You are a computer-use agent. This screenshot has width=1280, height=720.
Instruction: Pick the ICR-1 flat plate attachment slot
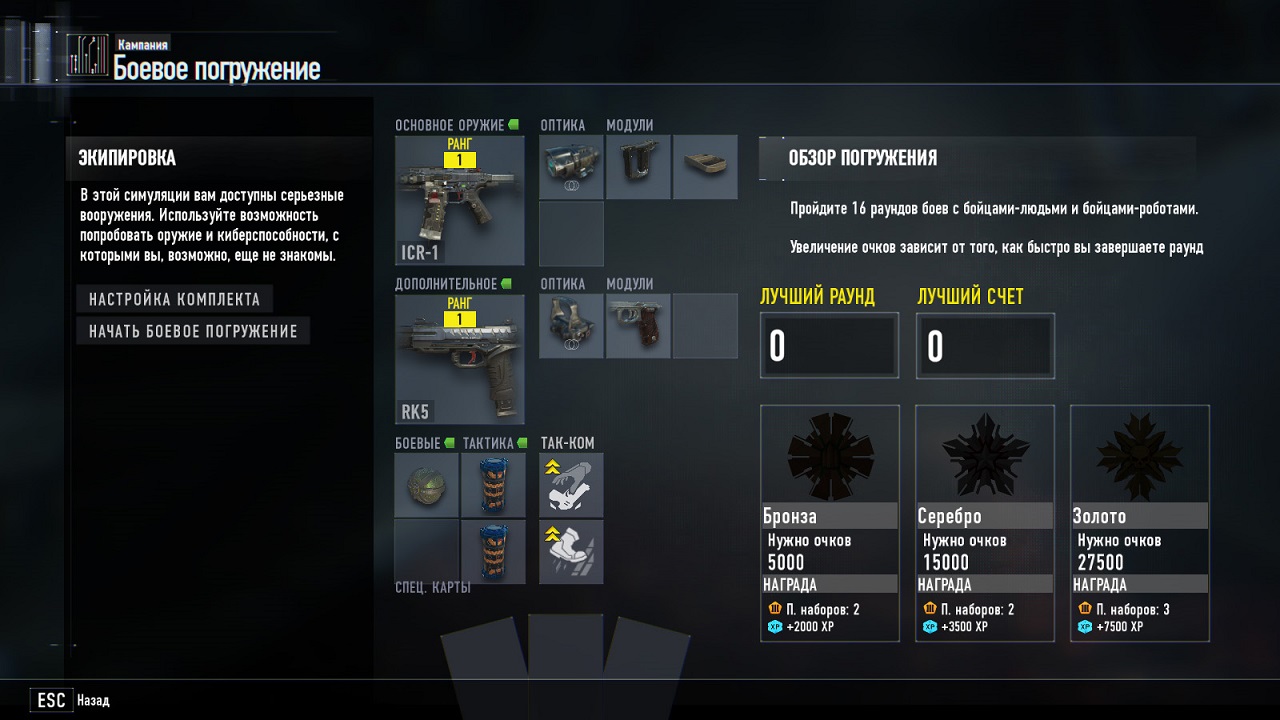click(x=705, y=167)
